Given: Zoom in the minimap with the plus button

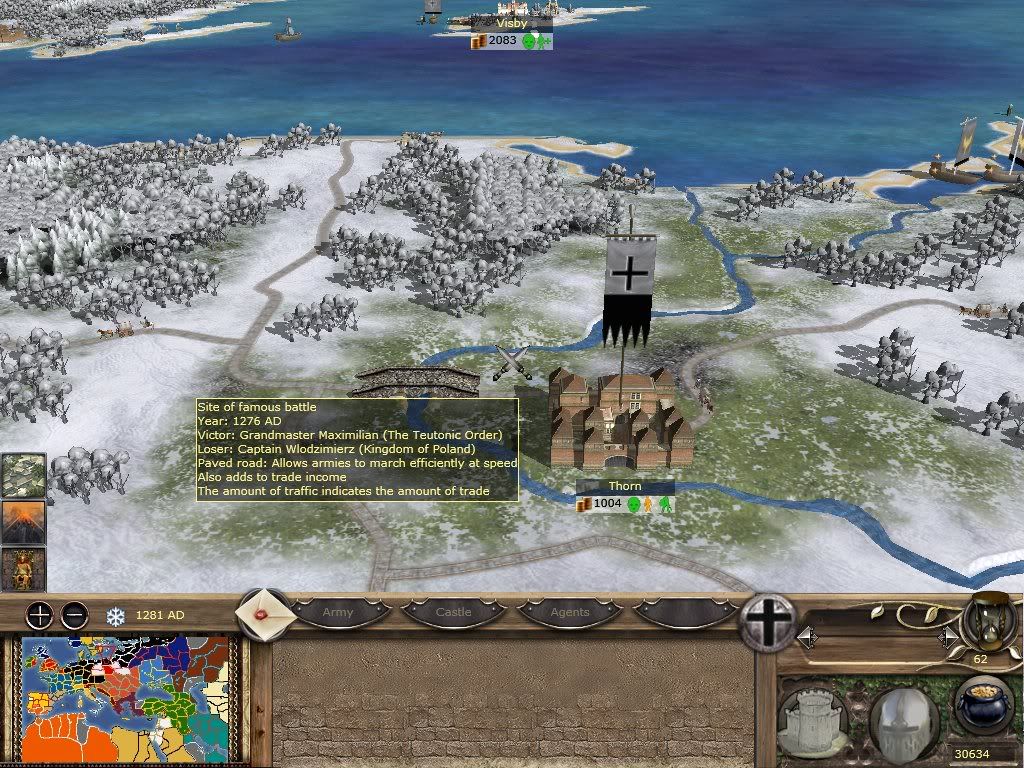Looking at the screenshot, I should pos(39,614).
